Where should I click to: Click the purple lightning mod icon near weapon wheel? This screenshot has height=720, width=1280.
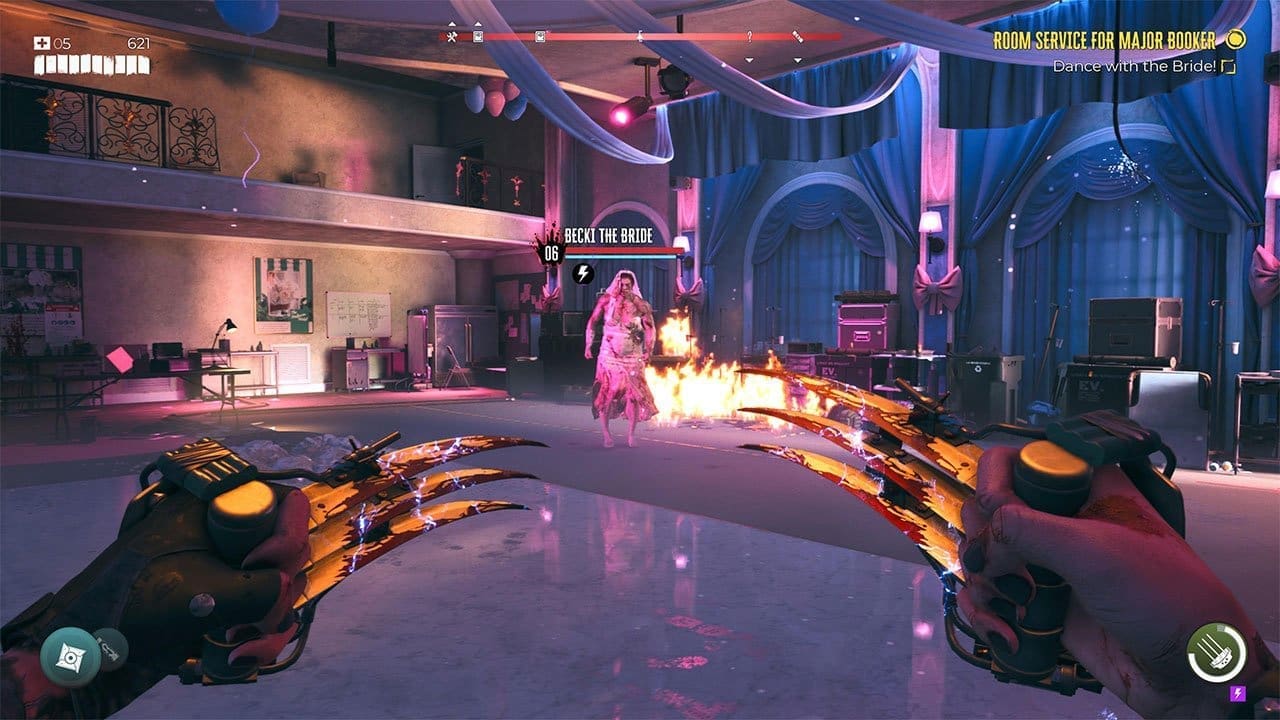coord(1237,693)
